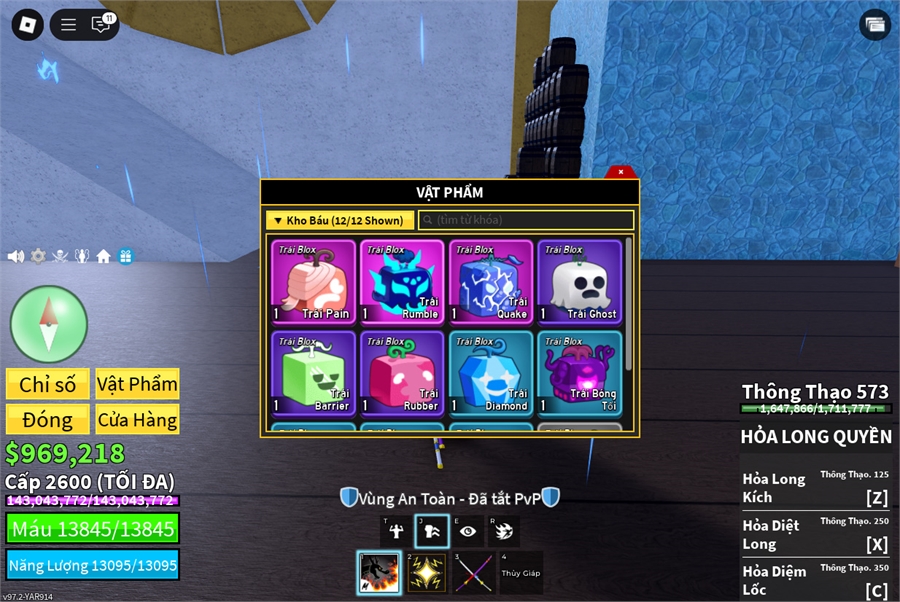Select the green Trái Barrier fruit
This screenshot has width=900, height=602.
pyautogui.click(x=314, y=373)
